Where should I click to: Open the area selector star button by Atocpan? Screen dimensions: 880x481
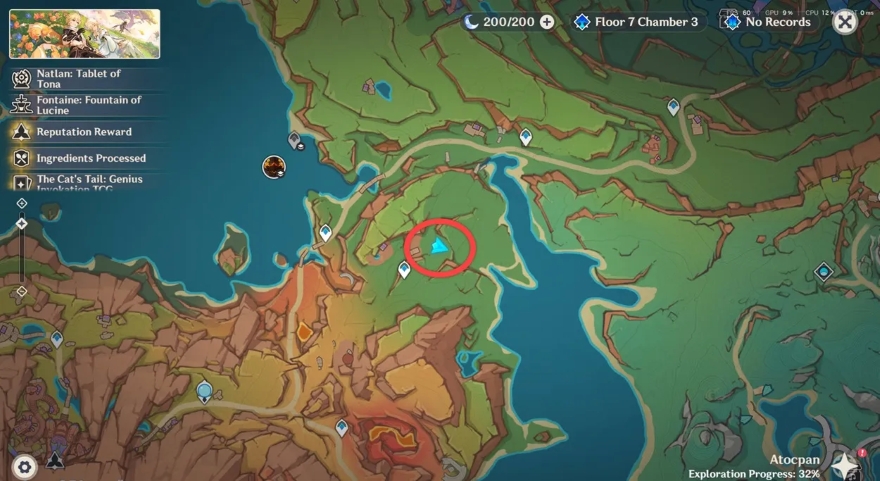point(846,465)
